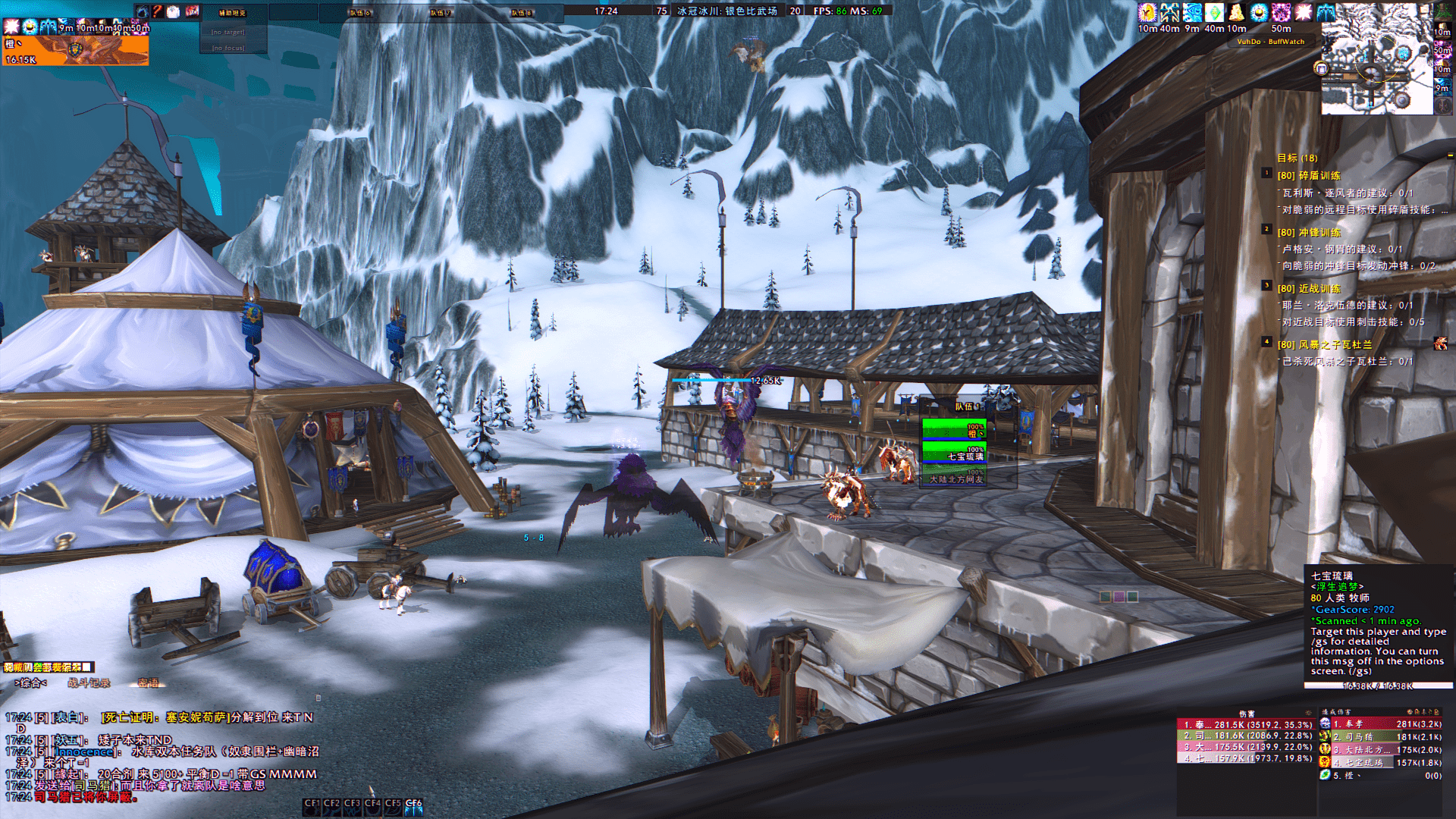1456x819 pixels.
Task: Click the red question mark icon
Action: (x=158, y=11)
